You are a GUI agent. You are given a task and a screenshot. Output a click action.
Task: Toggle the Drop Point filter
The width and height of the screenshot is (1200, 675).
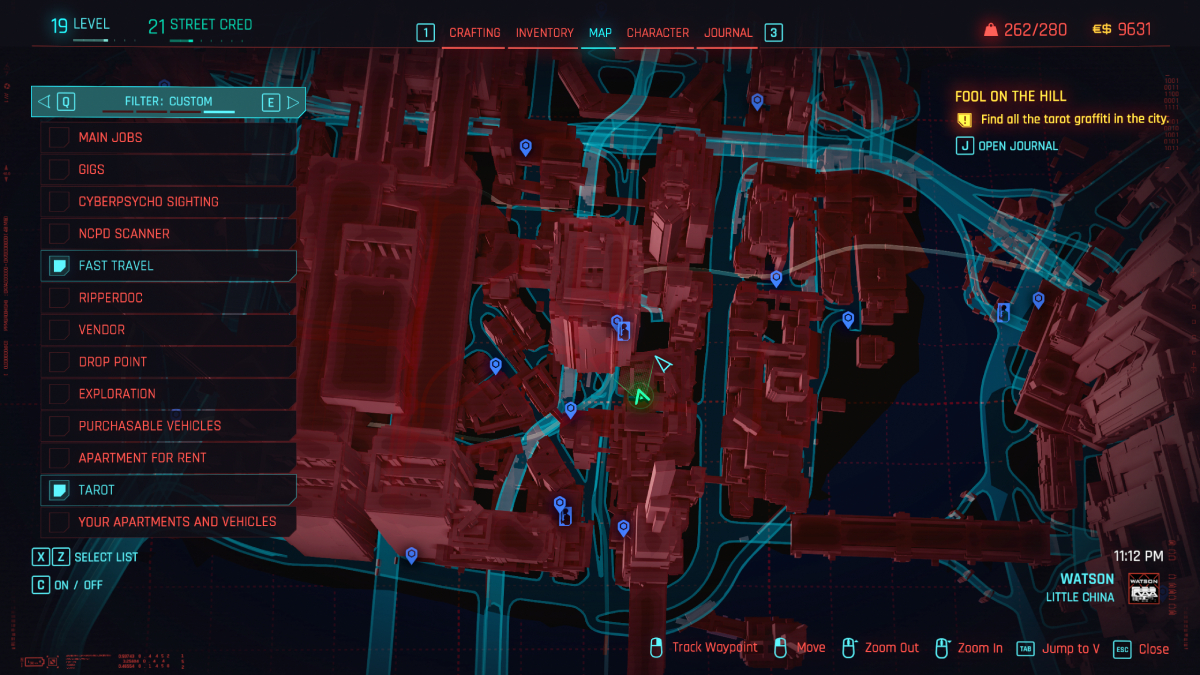pyautogui.click(x=168, y=361)
